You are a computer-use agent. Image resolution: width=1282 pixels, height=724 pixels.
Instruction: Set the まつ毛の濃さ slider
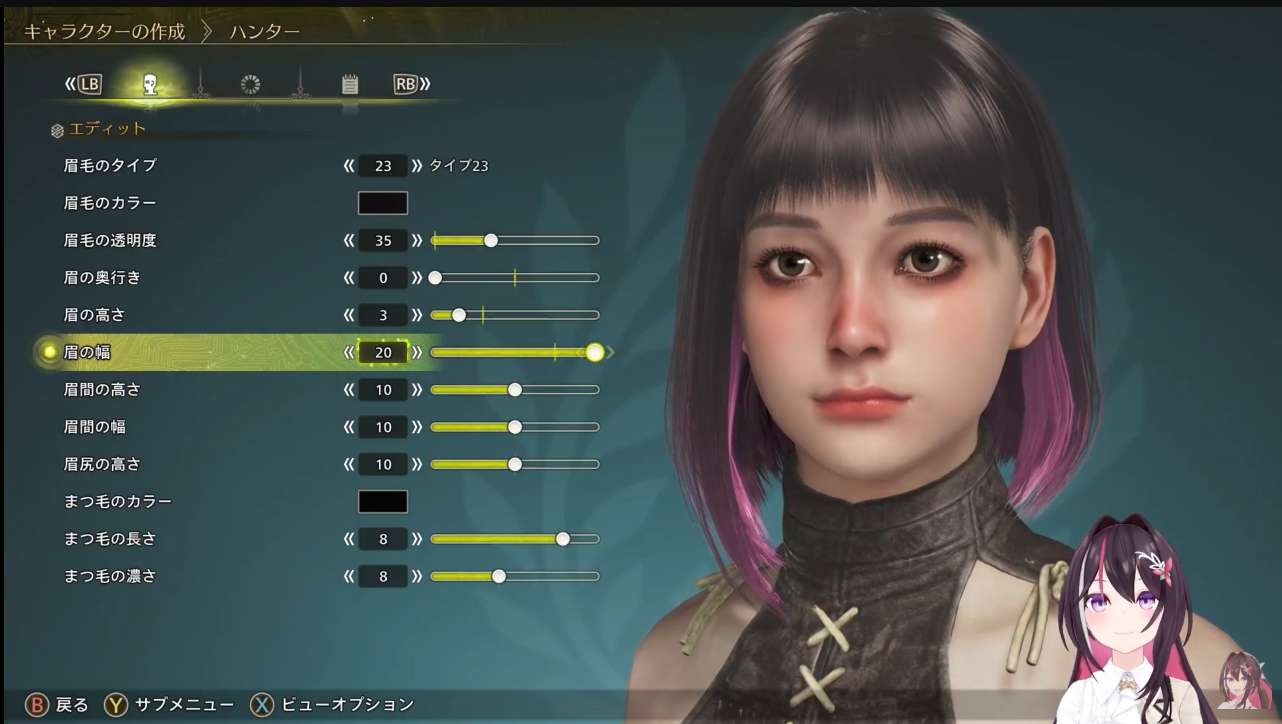[514, 576]
